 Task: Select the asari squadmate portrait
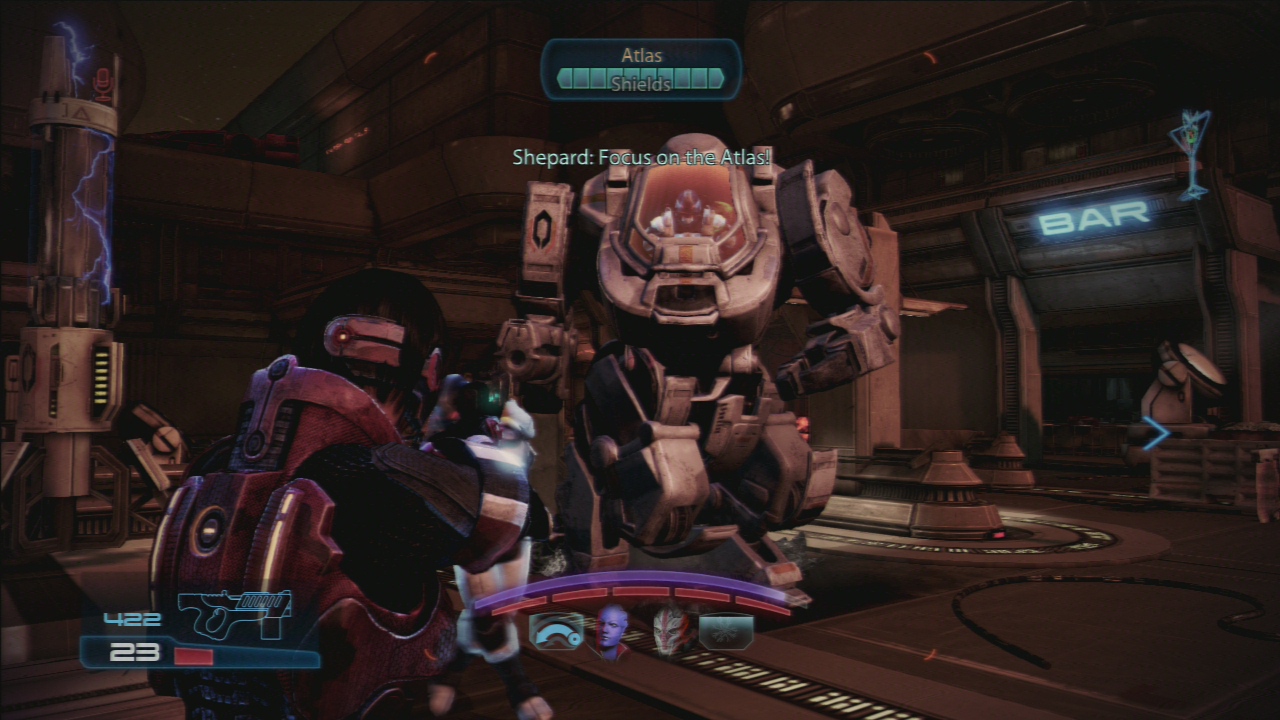click(612, 631)
